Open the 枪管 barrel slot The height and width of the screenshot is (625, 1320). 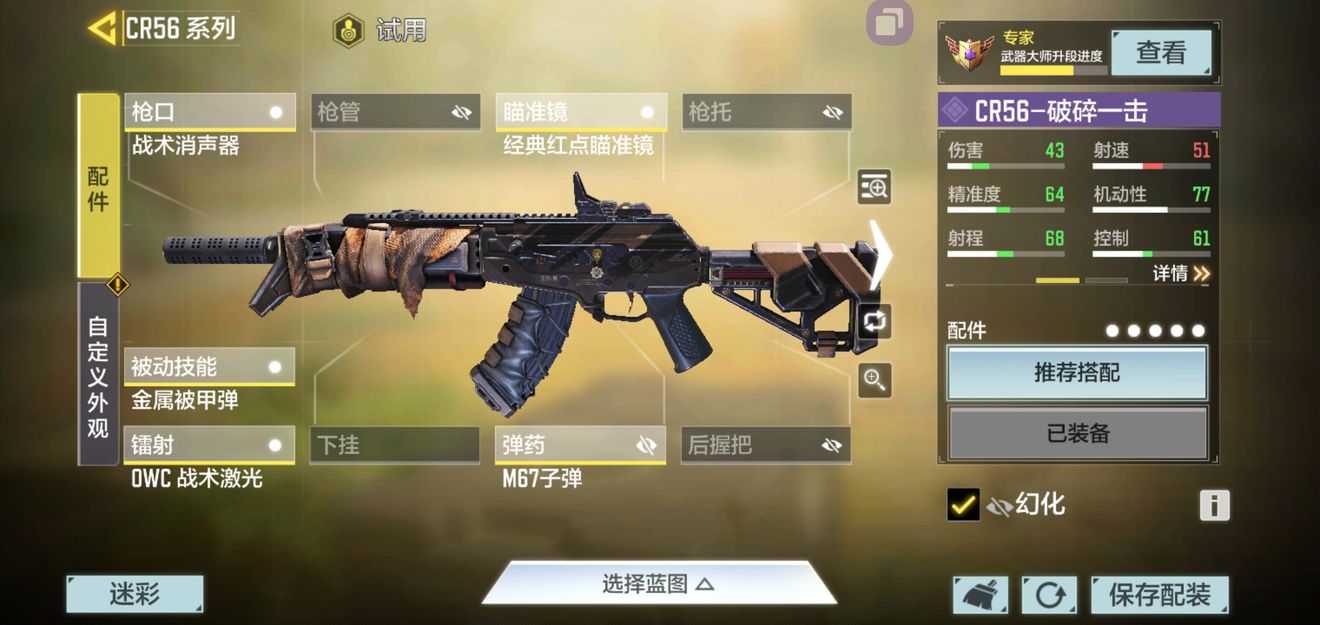point(395,112)
